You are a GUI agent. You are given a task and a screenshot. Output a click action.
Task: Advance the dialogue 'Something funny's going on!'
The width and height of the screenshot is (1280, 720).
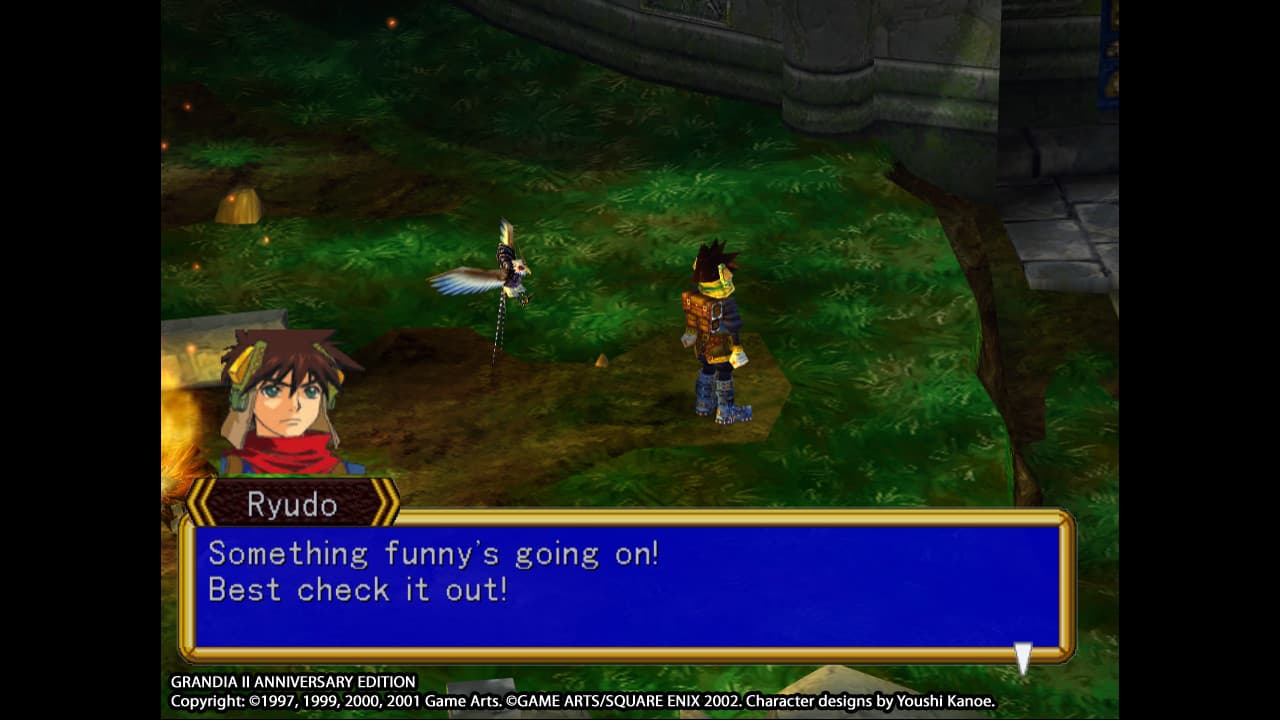(434, 552)
